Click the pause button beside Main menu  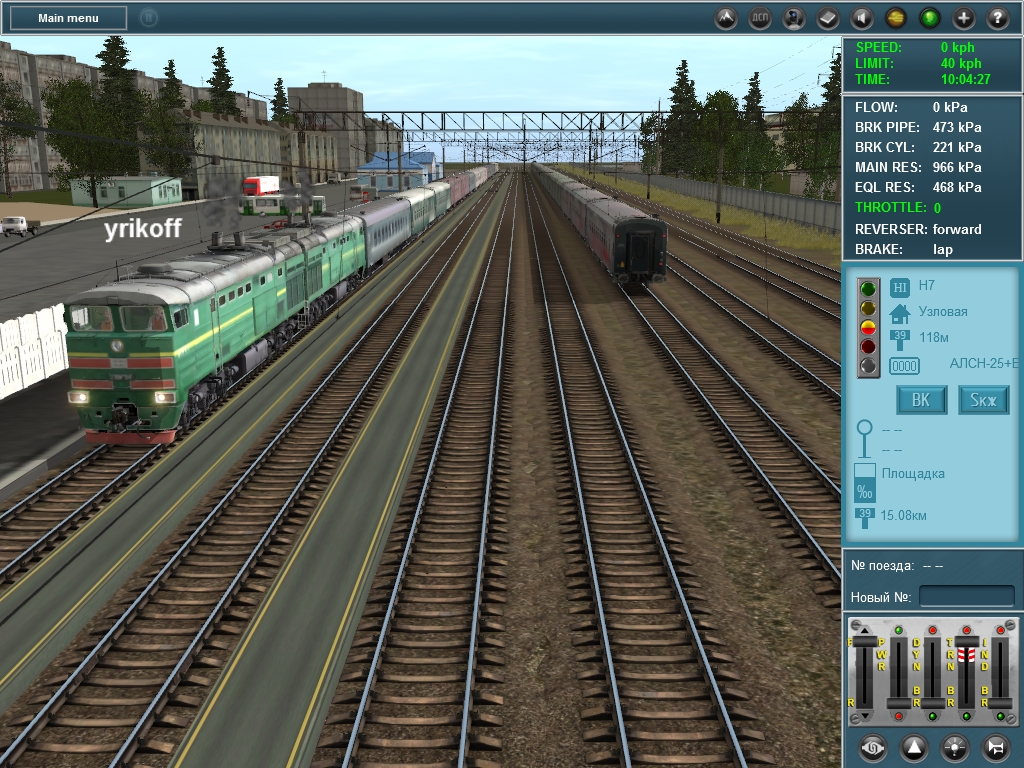(x=148, y=17)
